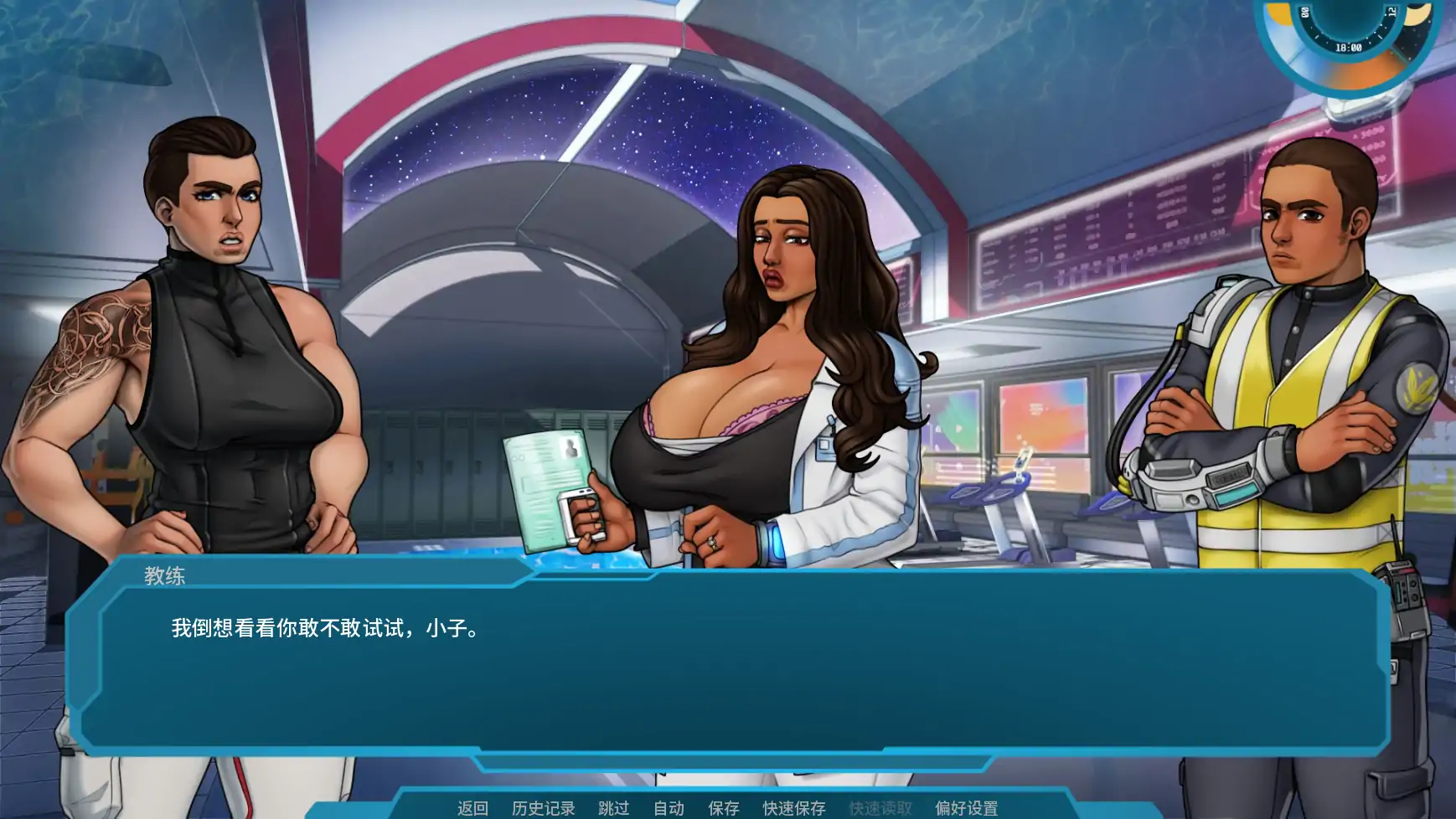The width and height of the screenshot is (1456, 819).
Task: Toggle 跳过 to skip read dialogue
Action: click(615, 807)
